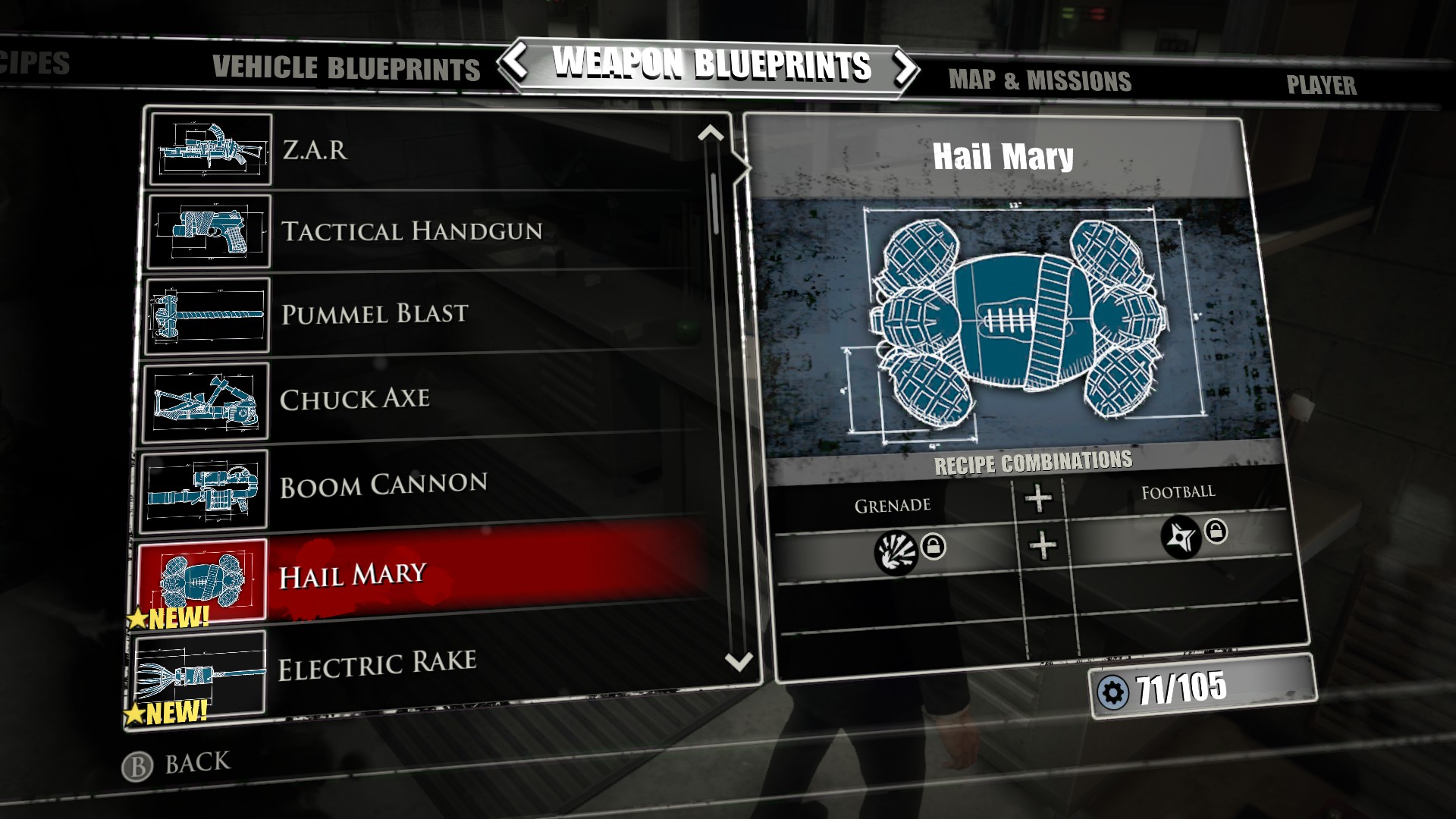Select the Z.A.R blueprint thumbnail

(x=209, y=149)
